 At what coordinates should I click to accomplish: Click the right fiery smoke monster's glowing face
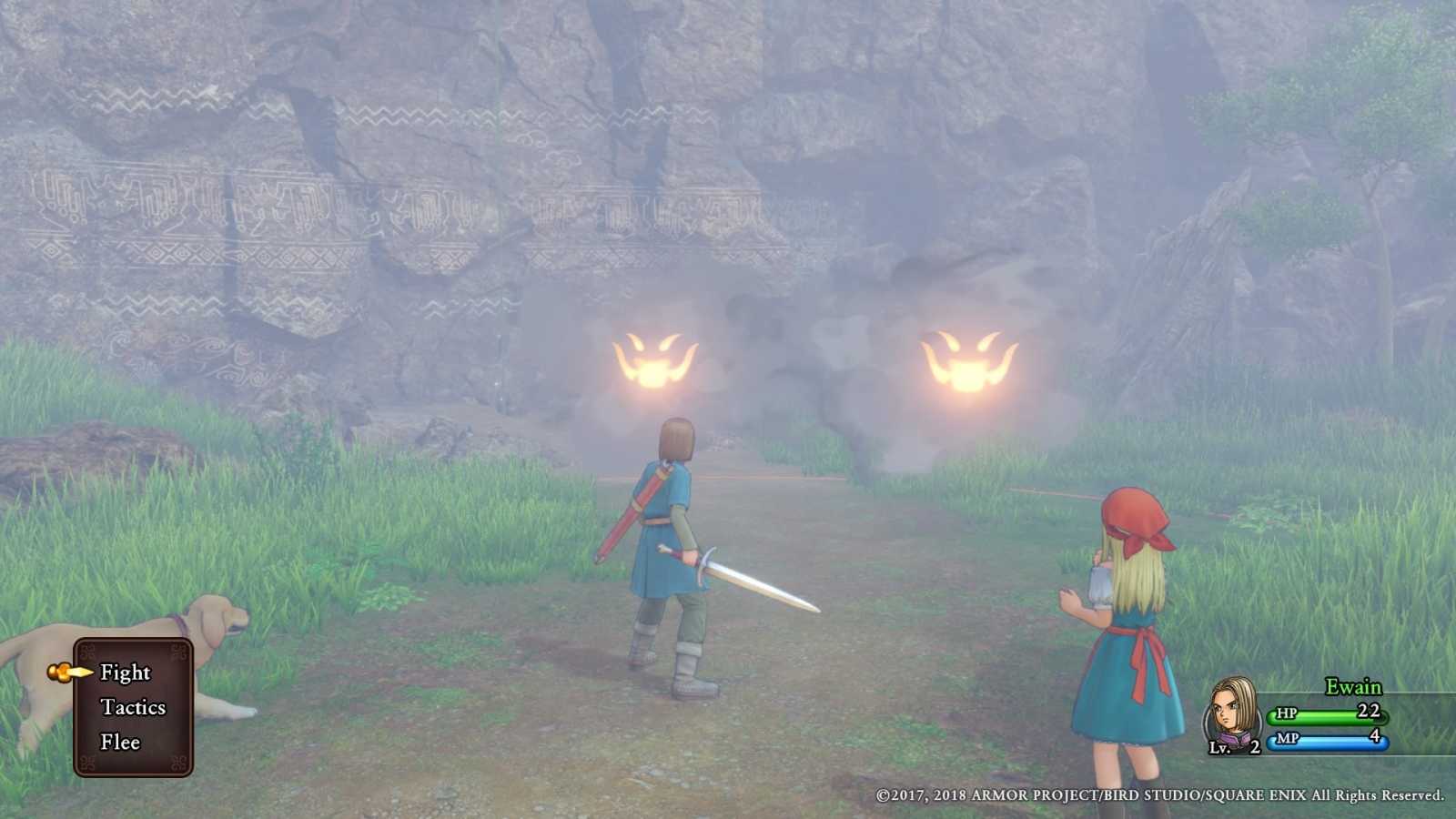click(x=967, y=359)
